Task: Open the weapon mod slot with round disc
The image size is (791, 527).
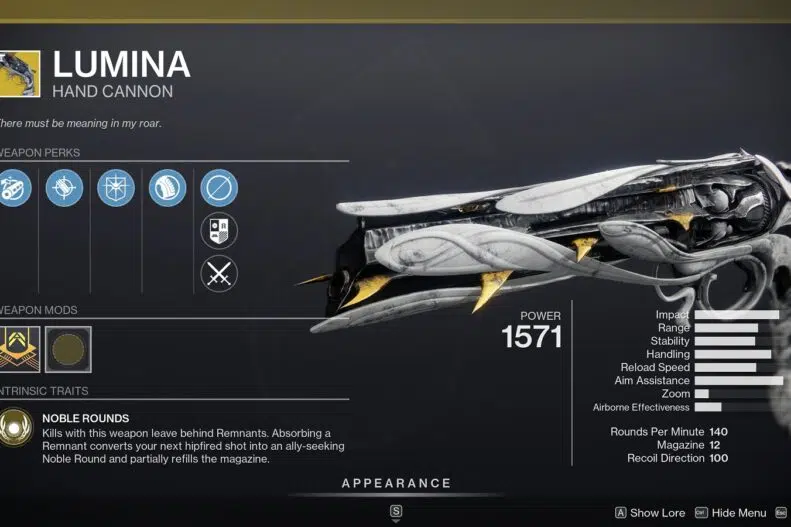Action: point(68,349)
